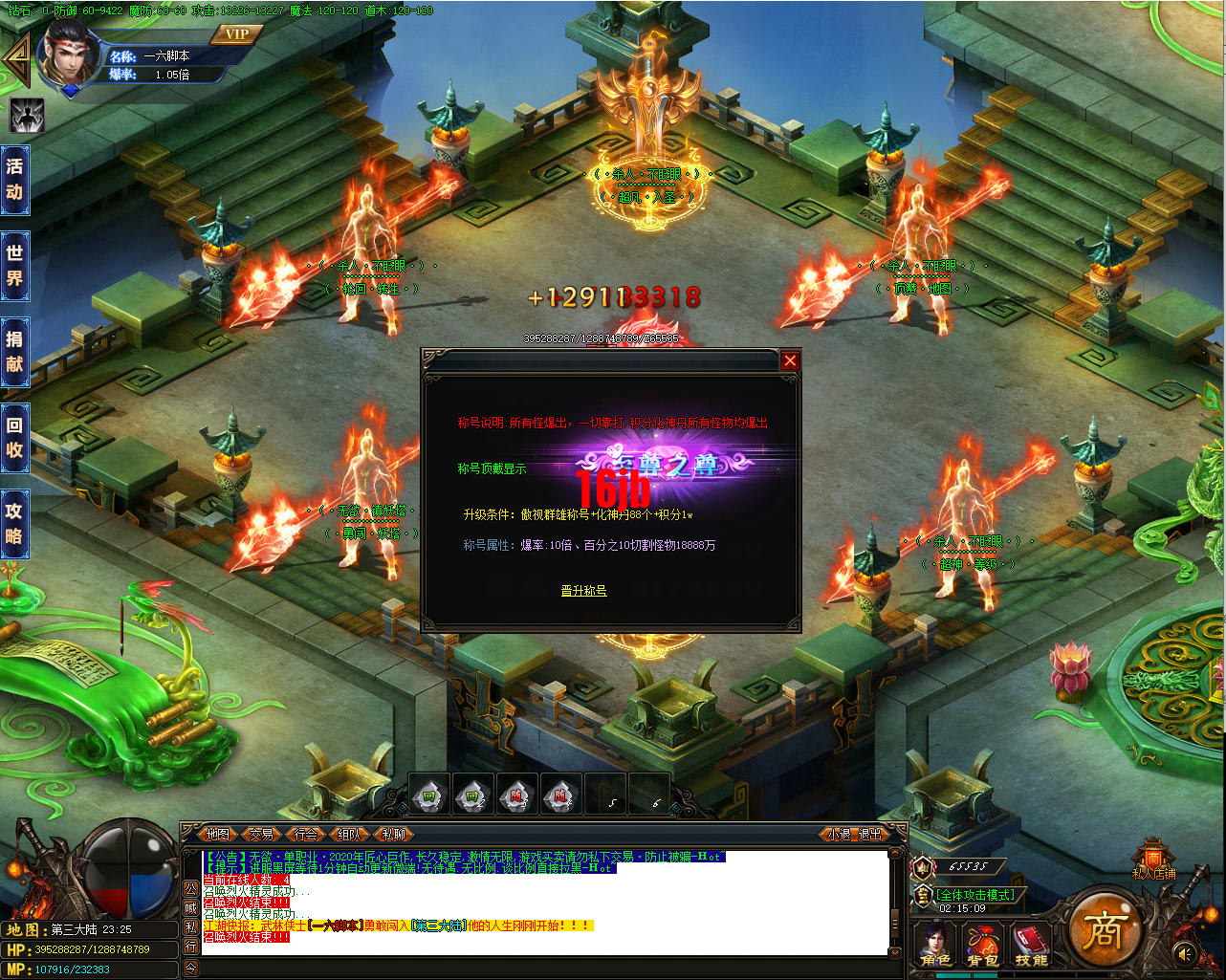Image resolution: width=1226 pixels, height=980 pixels.
Task: Open the 捐献 donation side menu
Action: click(x=14, y=351)
